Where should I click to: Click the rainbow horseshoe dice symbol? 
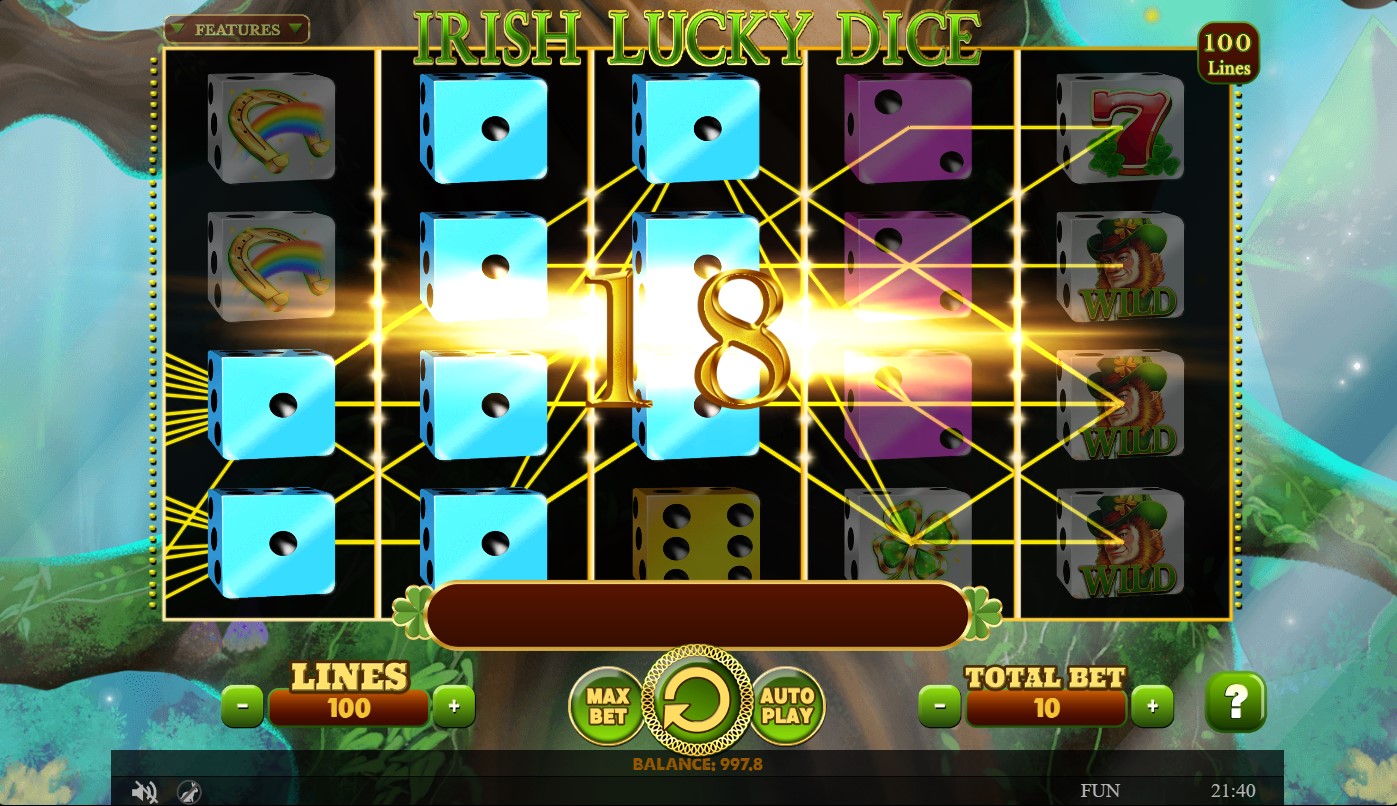(x=272, y=128)
